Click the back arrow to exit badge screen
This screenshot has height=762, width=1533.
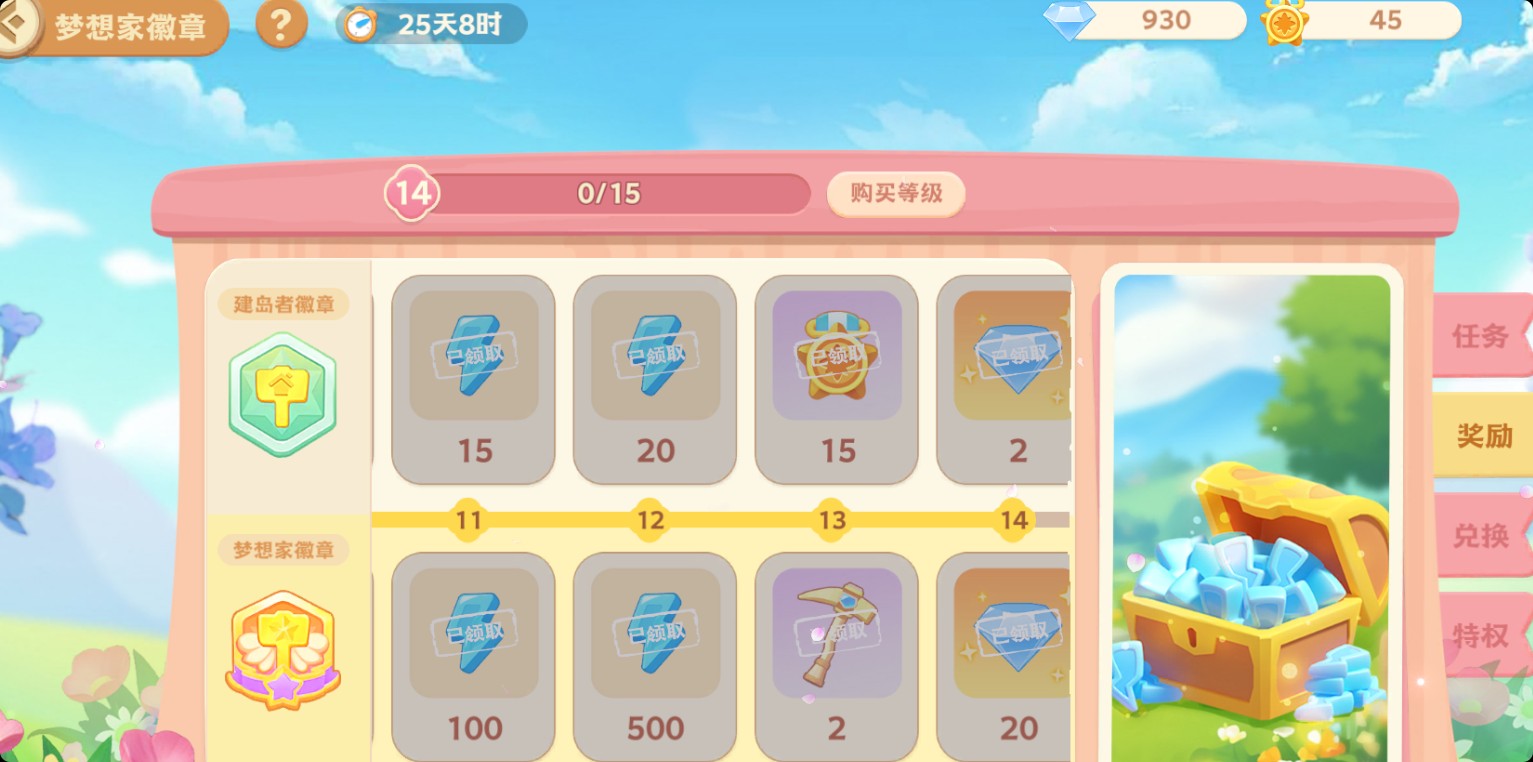pyautogui.click(x=14, y=25)
